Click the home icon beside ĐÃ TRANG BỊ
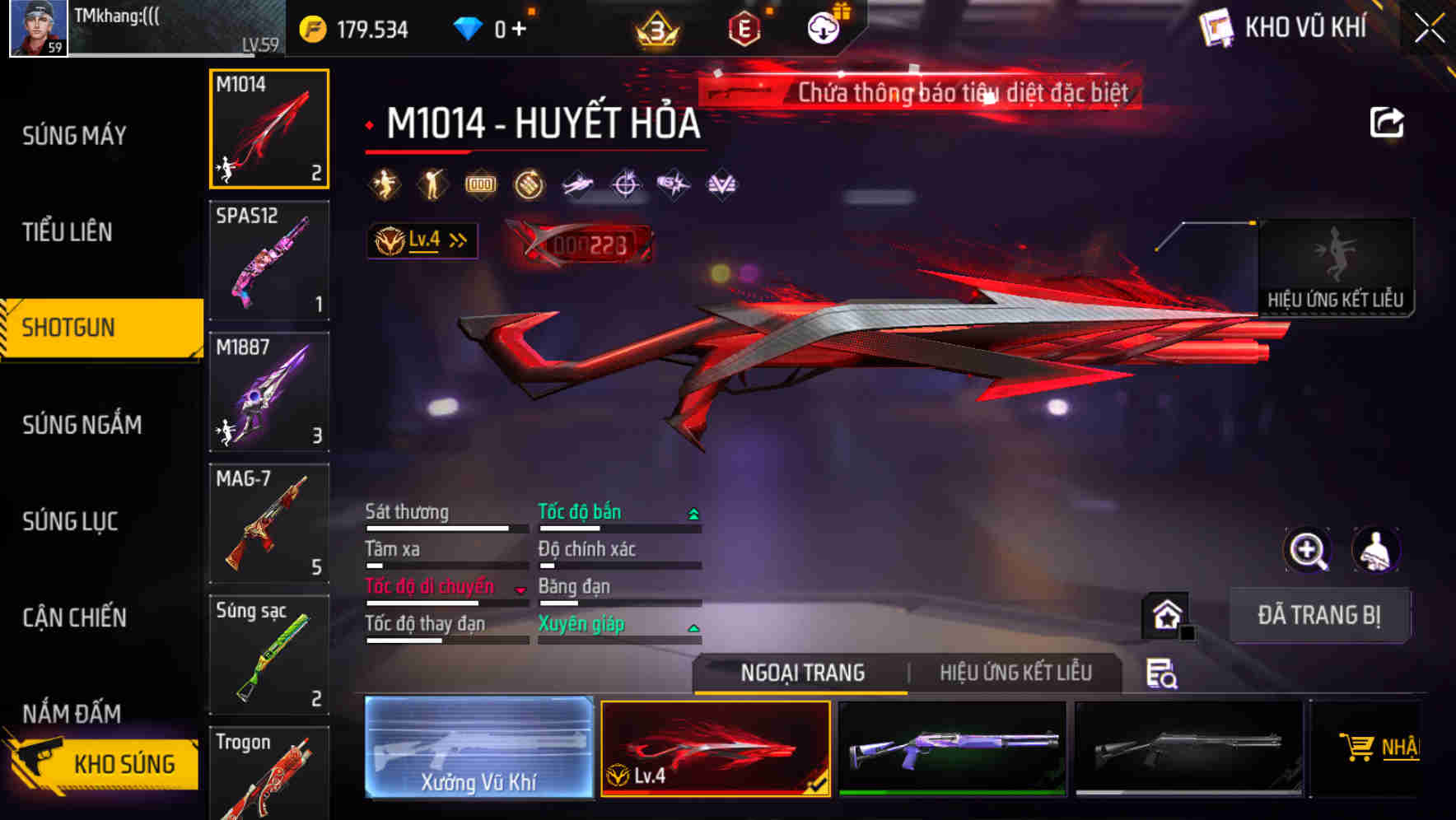Viewport: 1456px width, 820px height. [x=1164, y=613]
